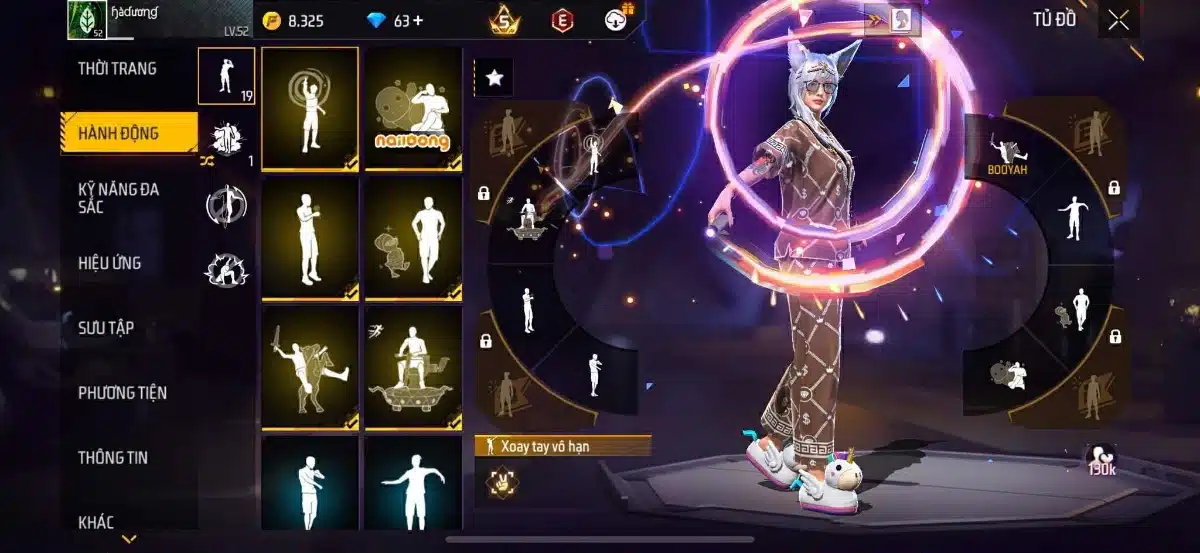This screenshot has width=1200, height=553.
Task: Close the Tủ Đồ wardrobe screen
Action: click(x=1118, y=20)
